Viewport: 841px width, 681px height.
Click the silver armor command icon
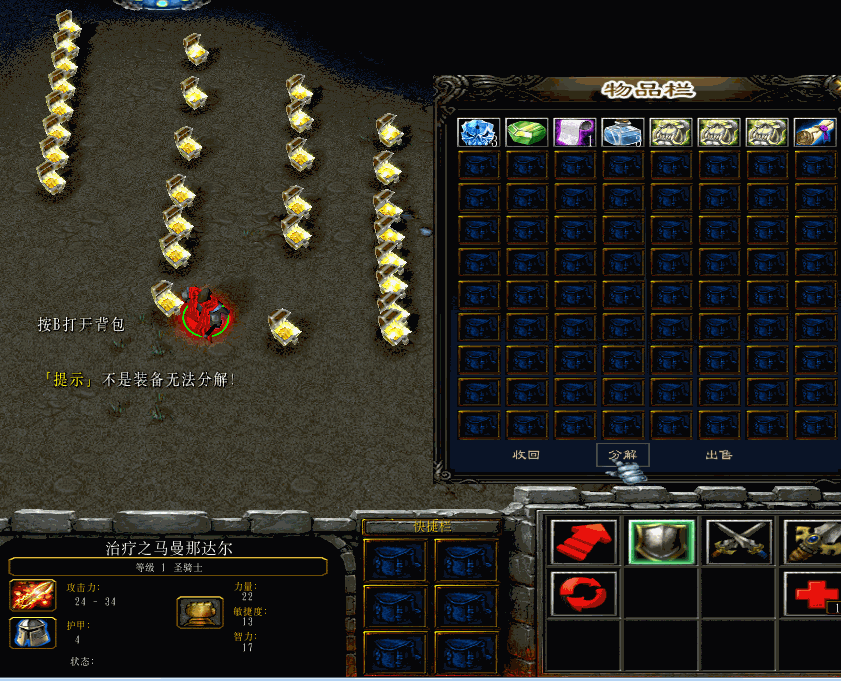pos(661,541)
